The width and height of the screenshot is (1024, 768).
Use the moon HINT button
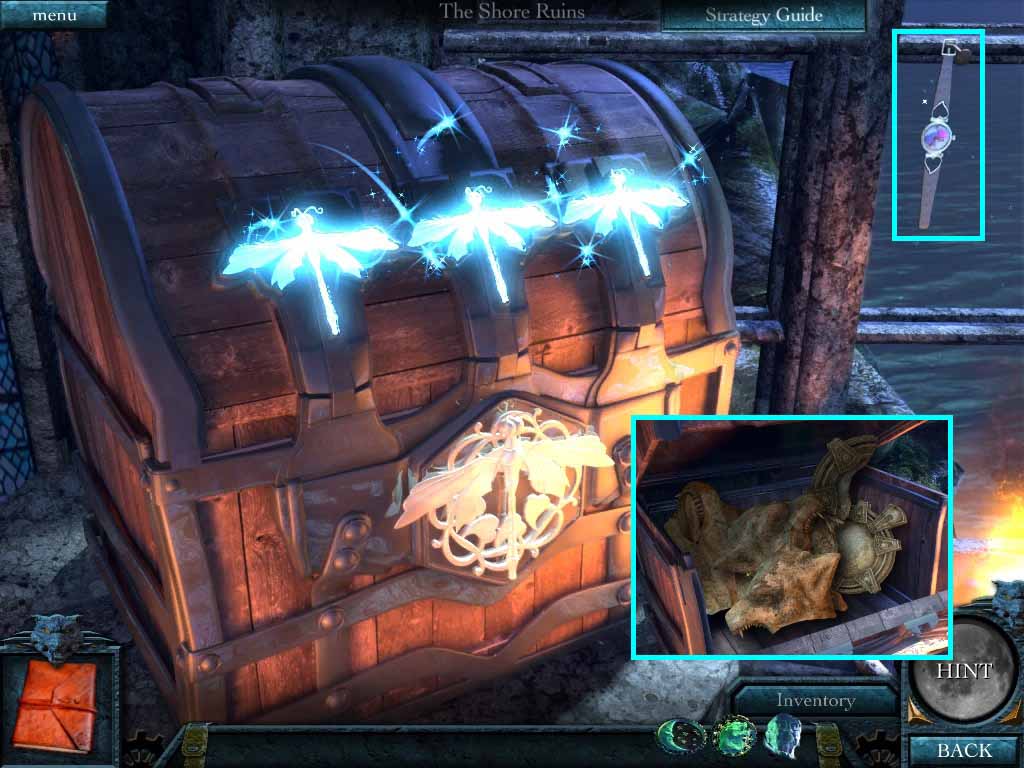click(964, 669)
